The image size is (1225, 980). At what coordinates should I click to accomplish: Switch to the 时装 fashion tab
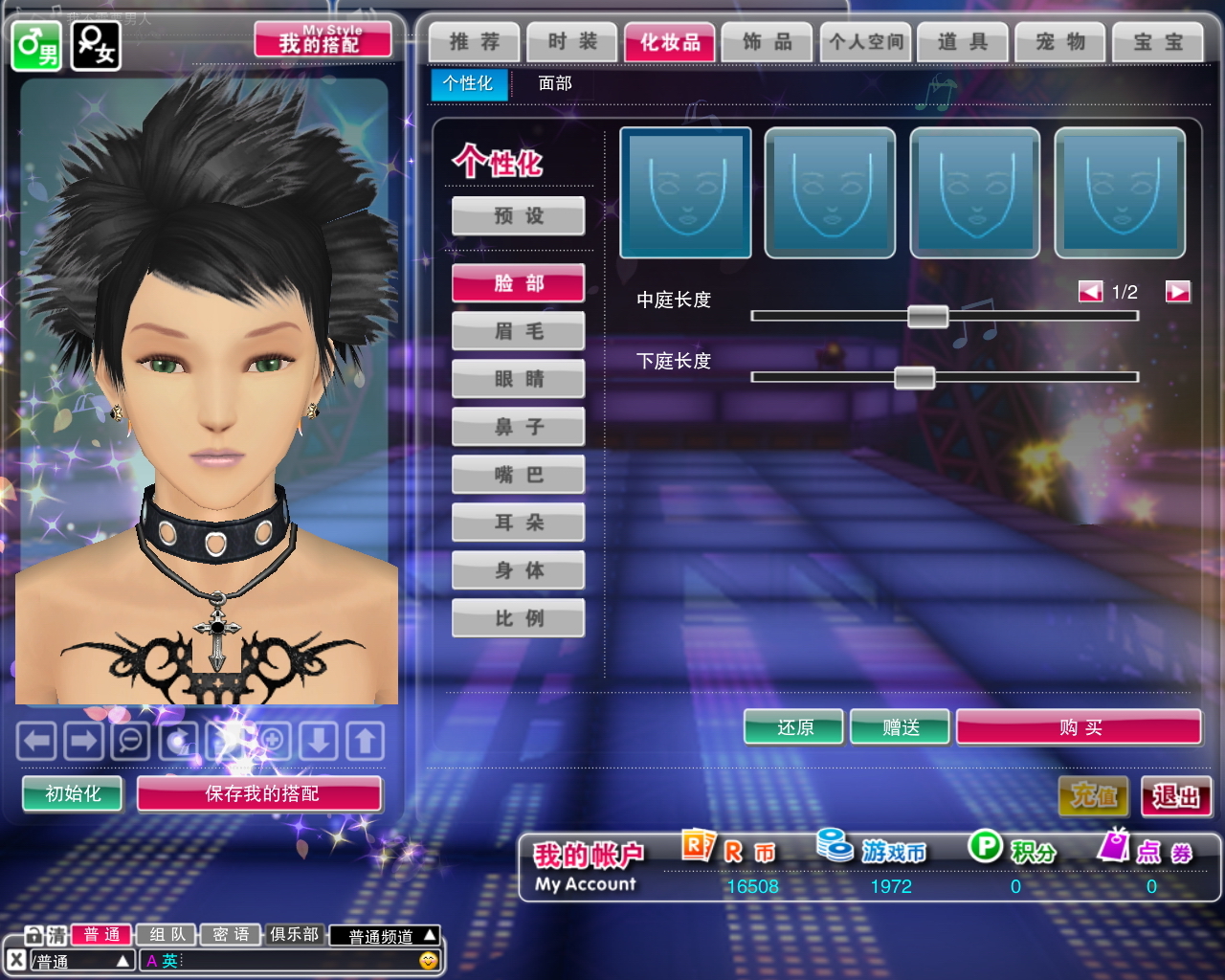point(572,42)
